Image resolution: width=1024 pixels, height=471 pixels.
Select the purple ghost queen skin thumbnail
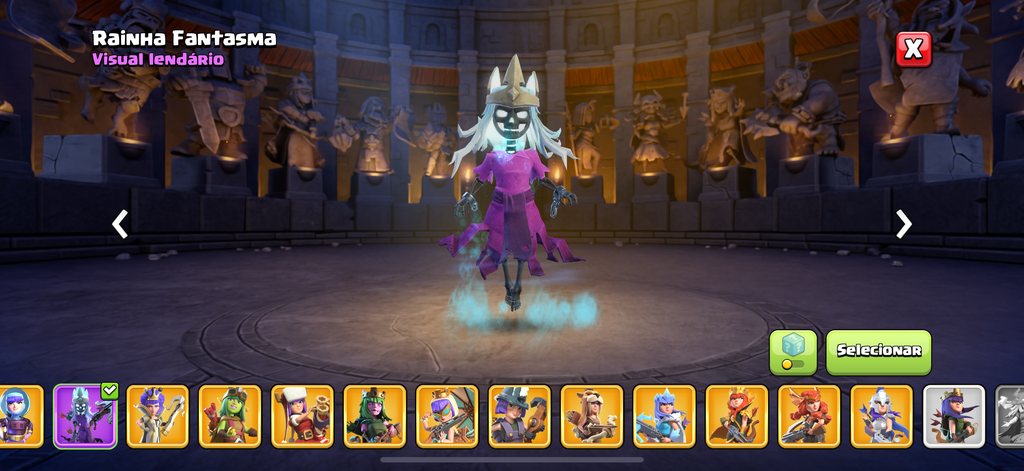coord(85,415)
